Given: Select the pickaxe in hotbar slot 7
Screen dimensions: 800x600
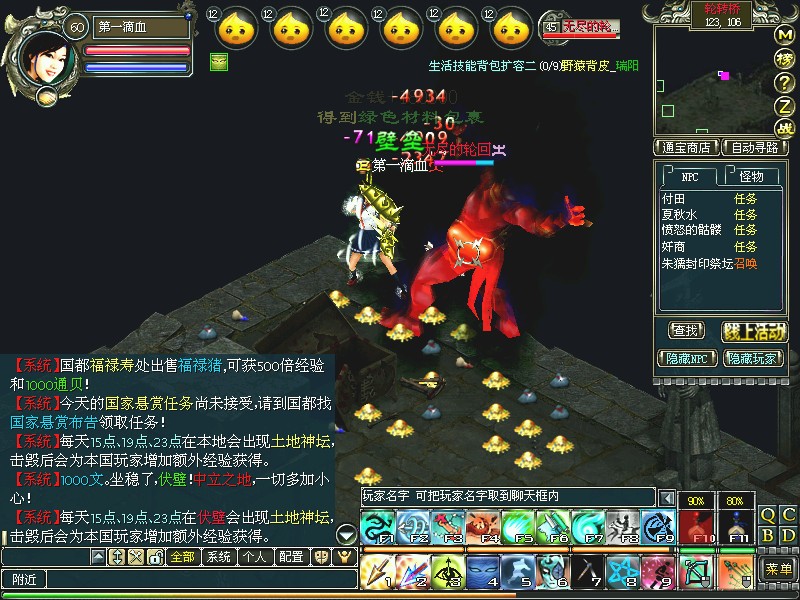Looking at the screenshot, I should 590,571.
